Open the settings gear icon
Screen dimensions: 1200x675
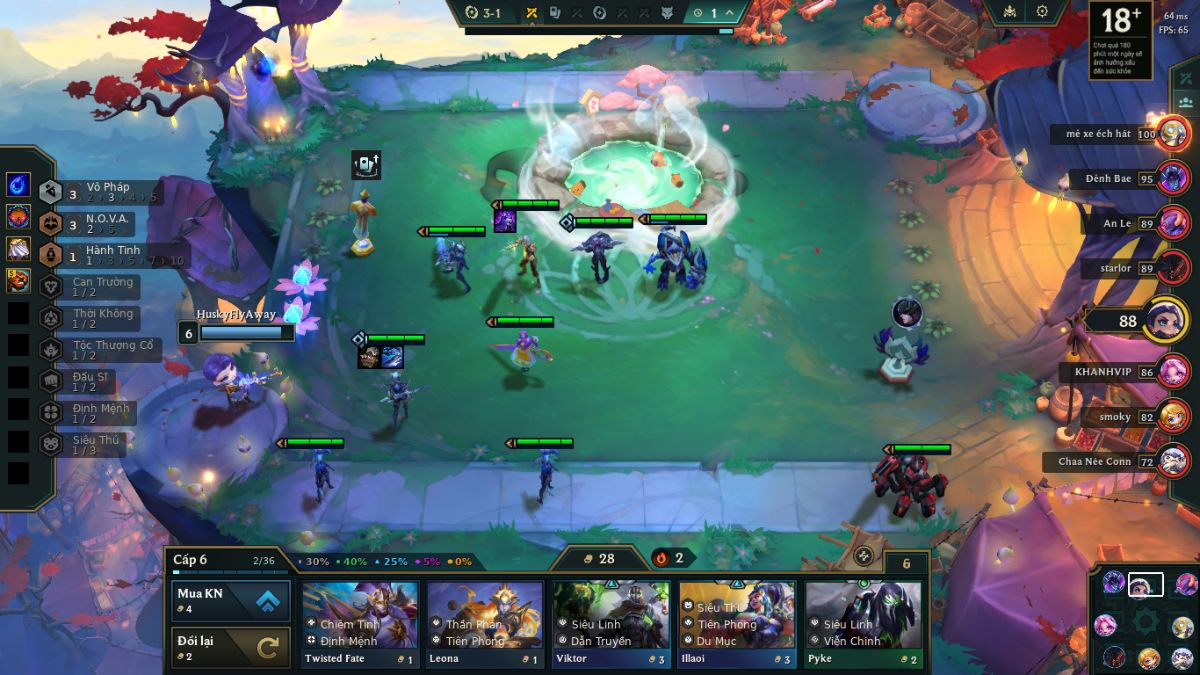point(1042,12)
